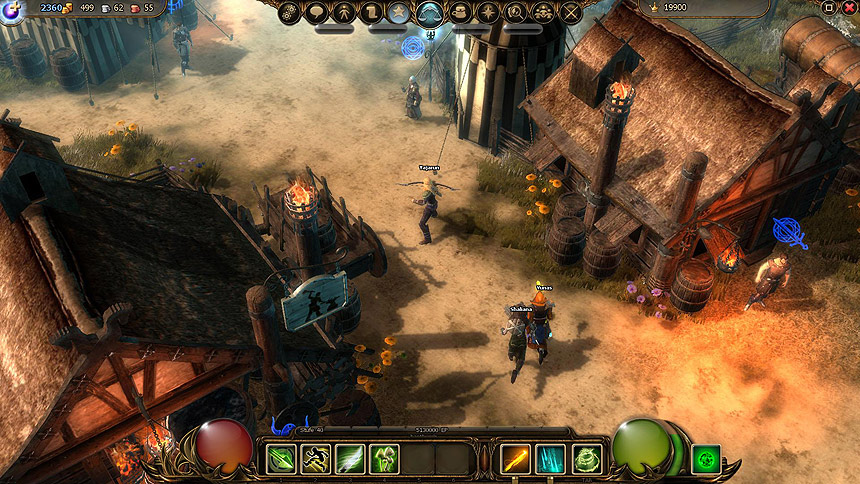
Task: Select the star icon in the top bar
Action: pyautogui.click(x=399, y=12)
